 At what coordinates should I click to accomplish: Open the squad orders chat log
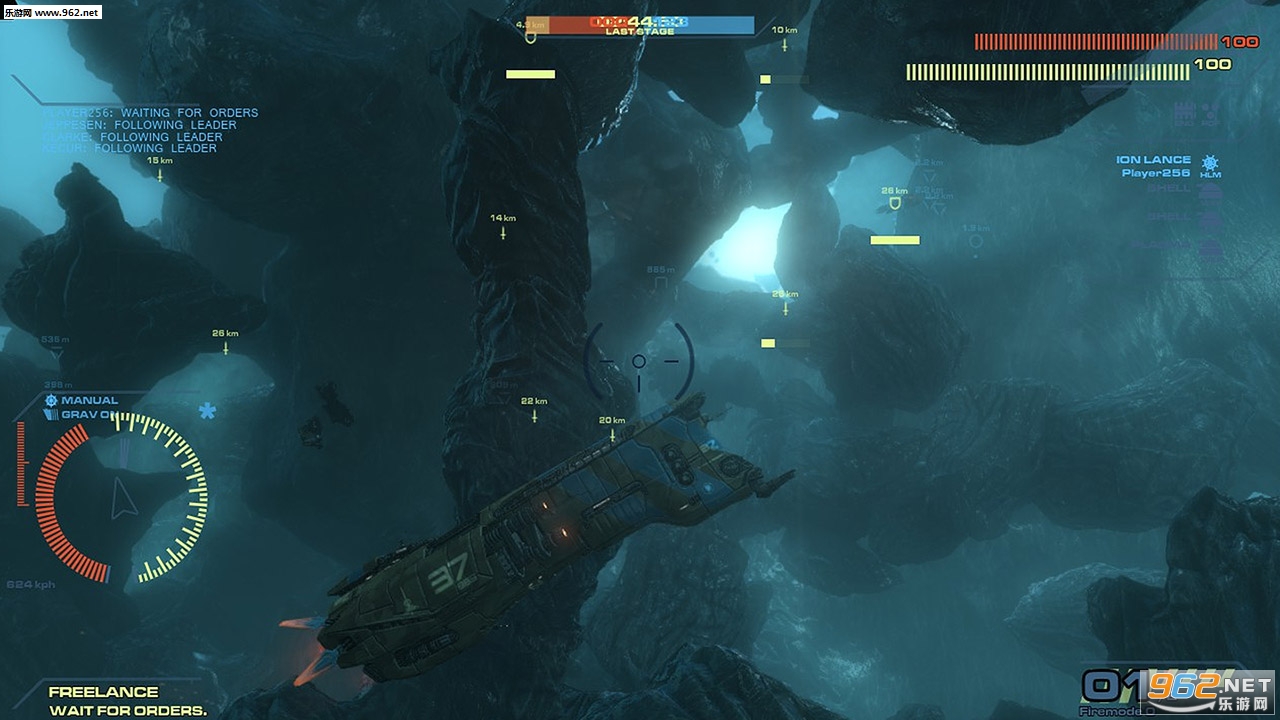[150, 130]
